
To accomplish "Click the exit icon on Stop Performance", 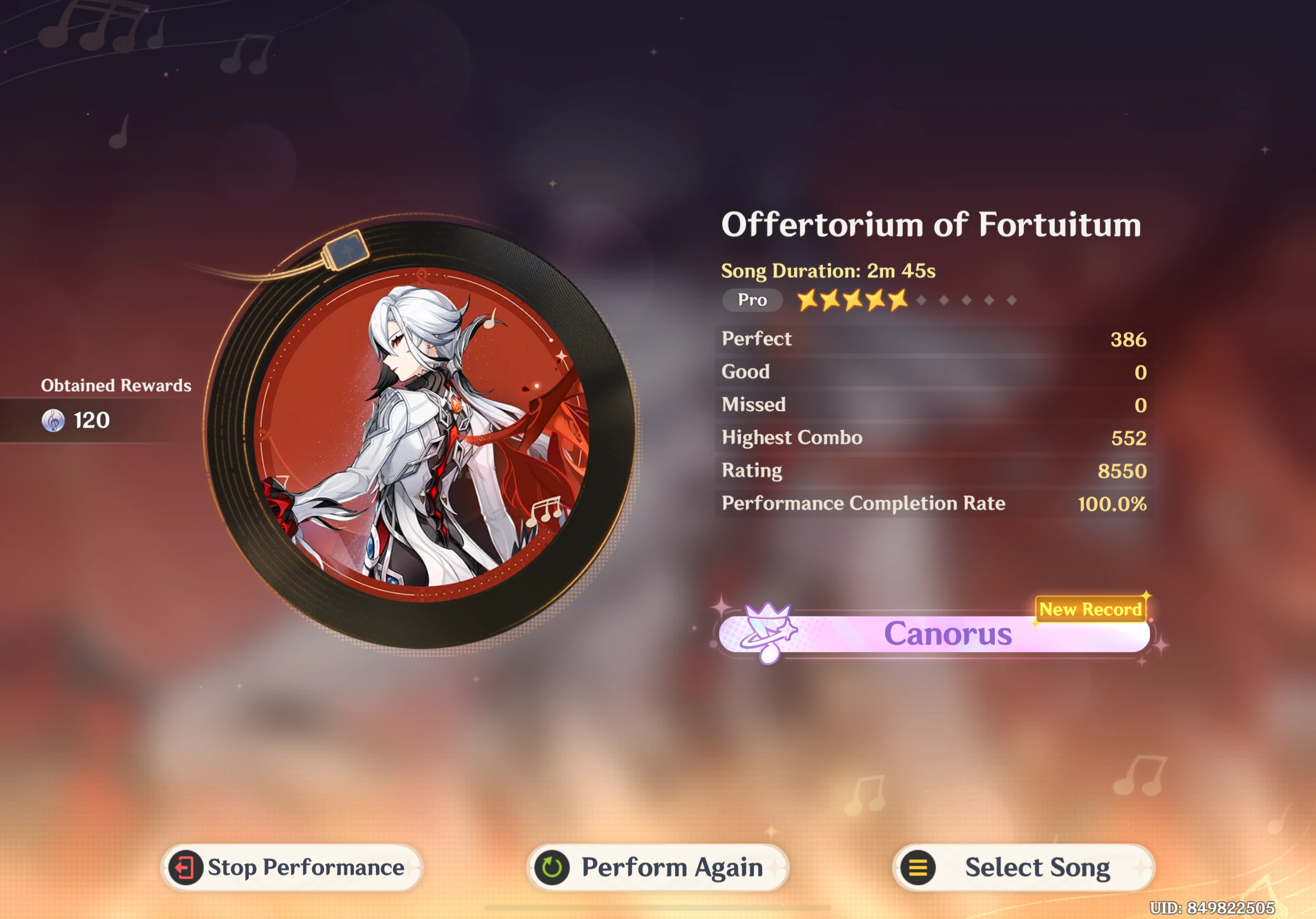I will [x=186, y=867].
